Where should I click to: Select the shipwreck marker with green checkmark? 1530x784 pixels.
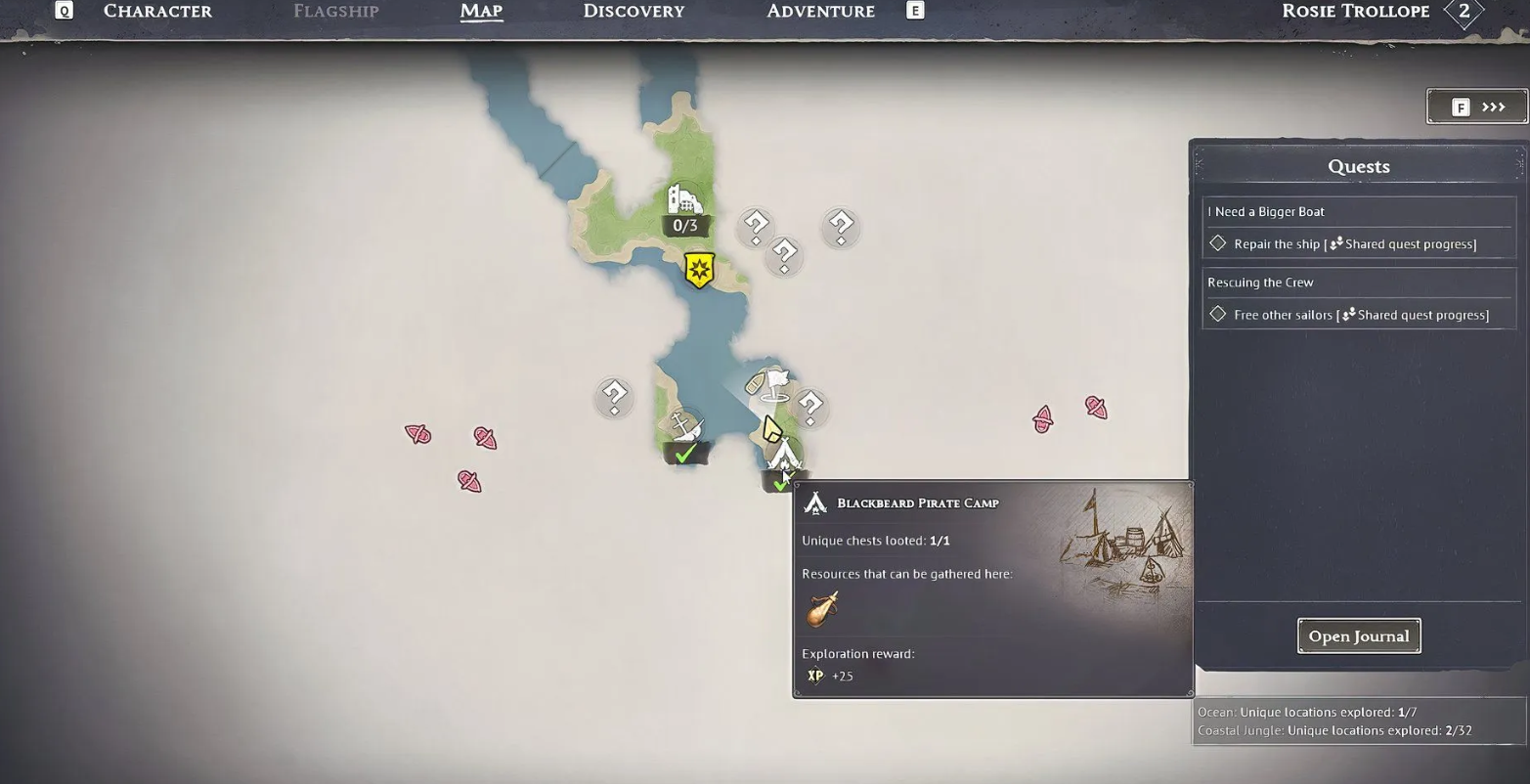click(x=684, y=428)
